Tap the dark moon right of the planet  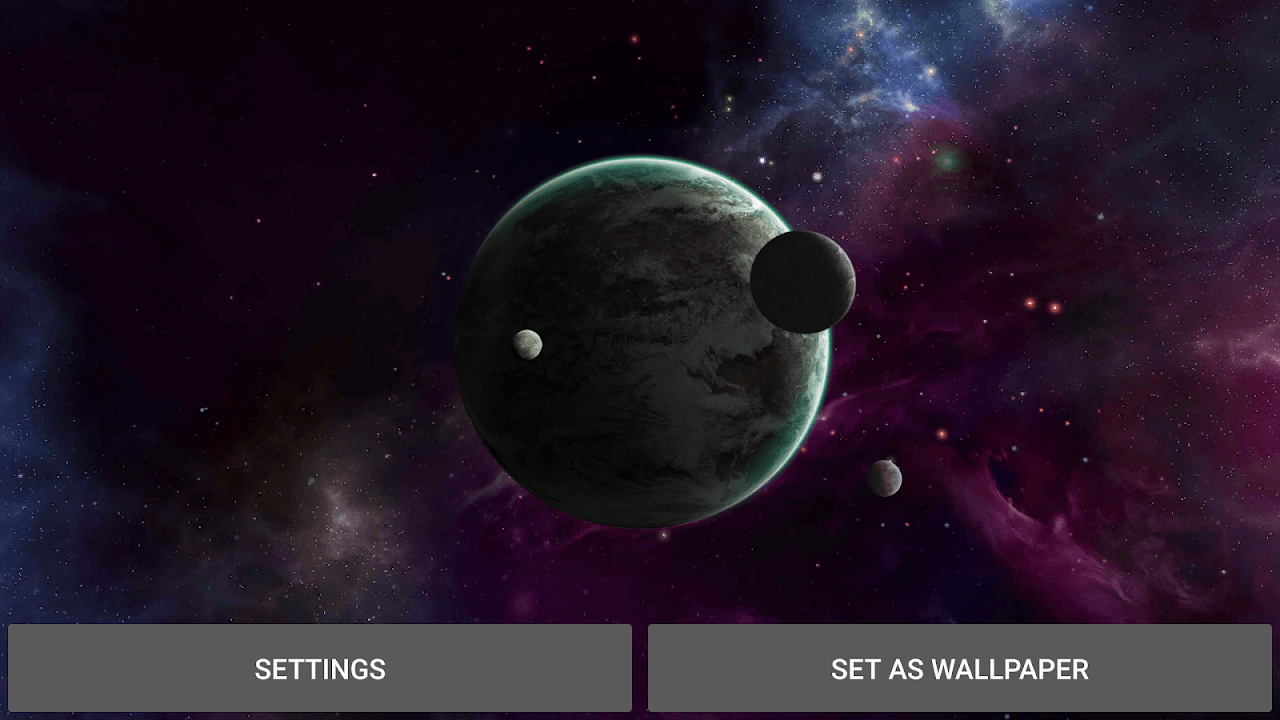[x=803, y=282]
